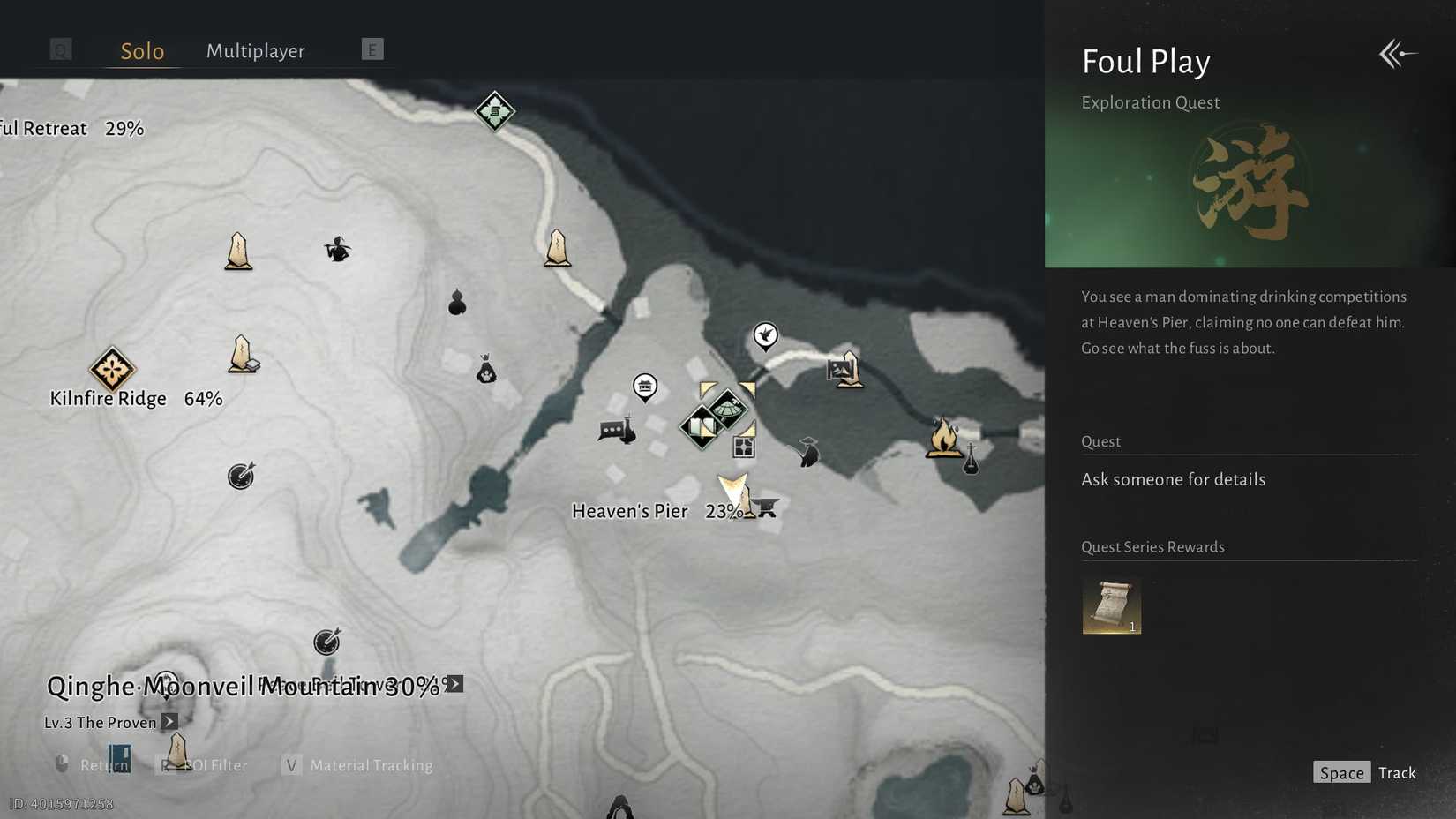Enable Material Tracking
This screenshot has height=819, width=1456.
click(x=369, y=765)
